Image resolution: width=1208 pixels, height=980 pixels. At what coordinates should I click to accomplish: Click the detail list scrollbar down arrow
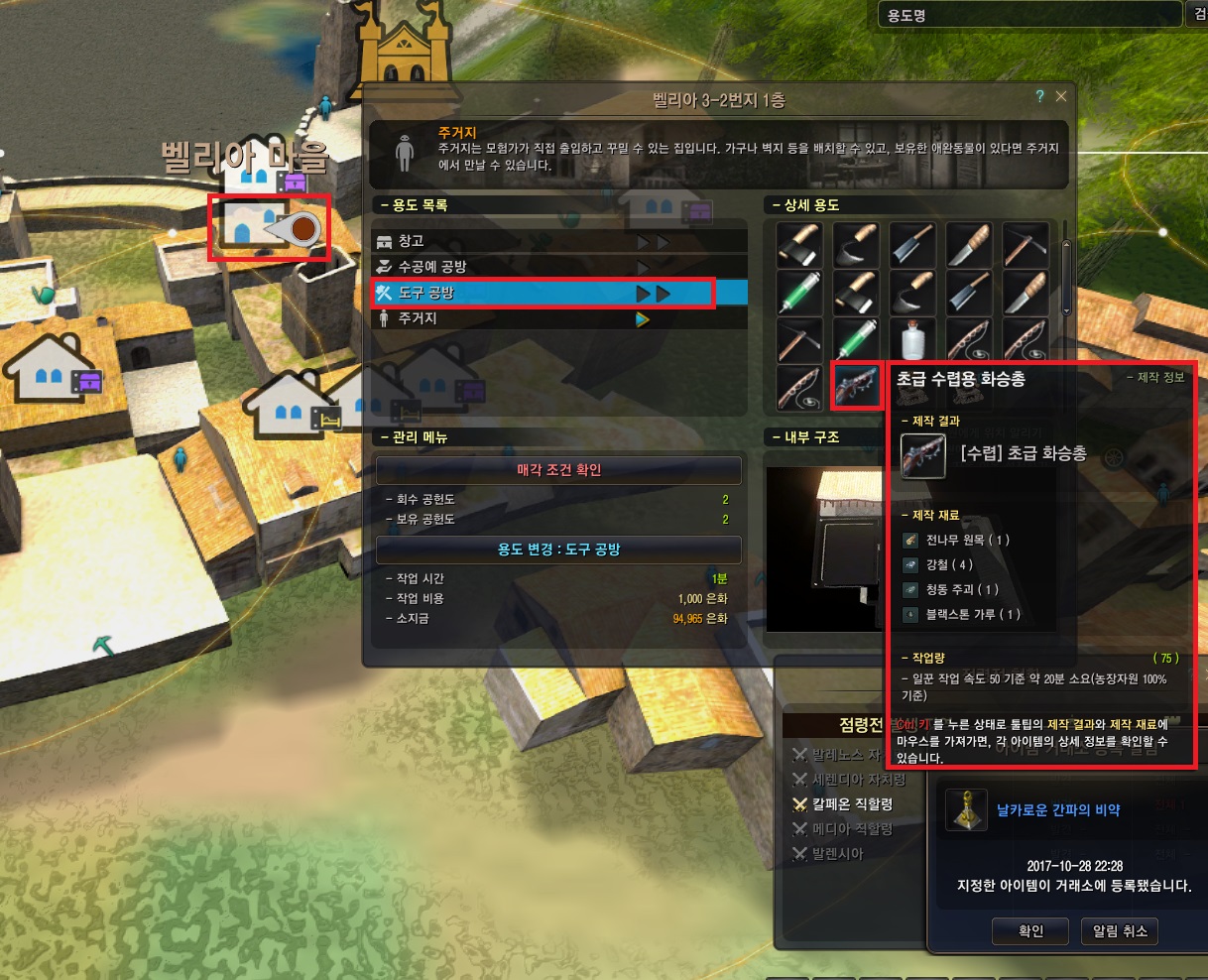pyautogui.click(x=1067, y=310)
